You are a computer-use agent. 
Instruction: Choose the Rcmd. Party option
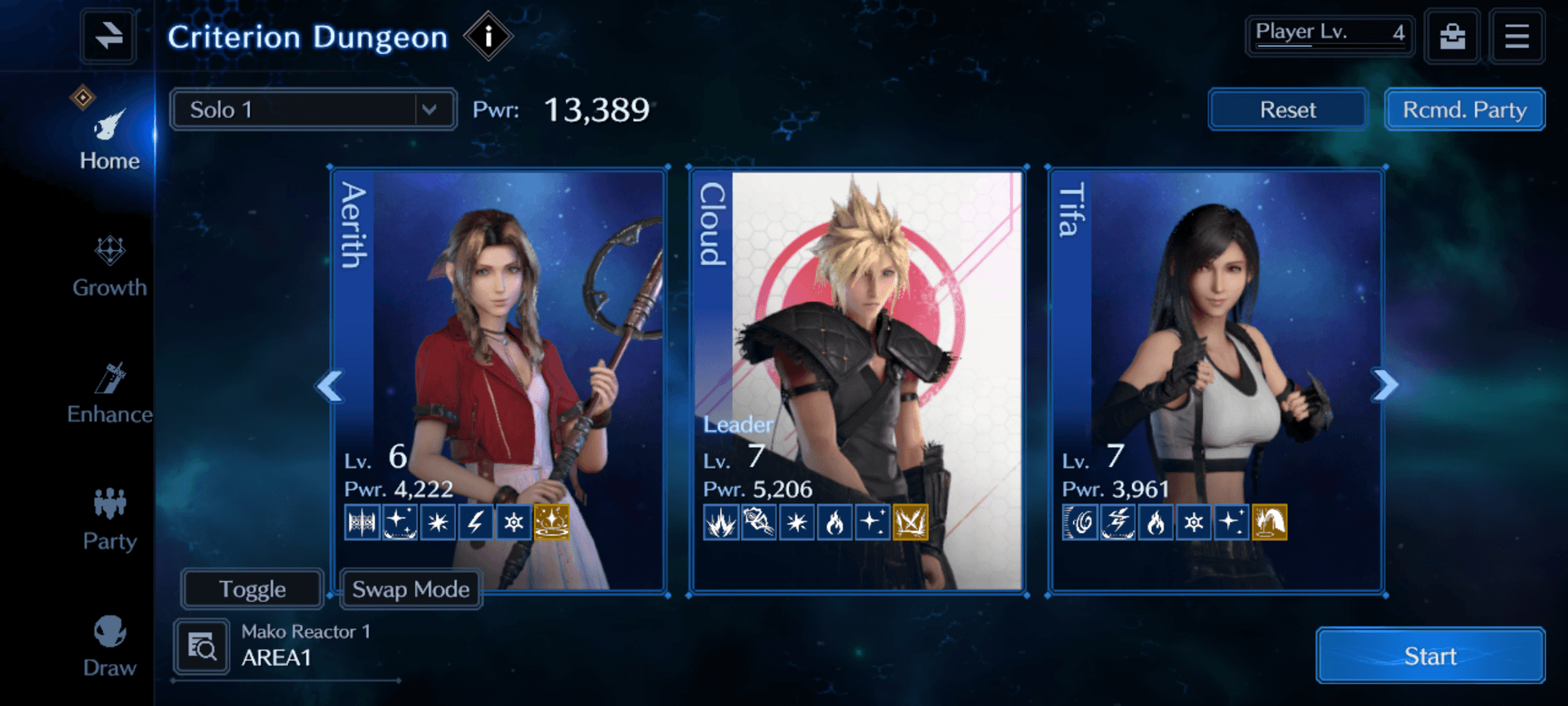(x=1464, y=109)
